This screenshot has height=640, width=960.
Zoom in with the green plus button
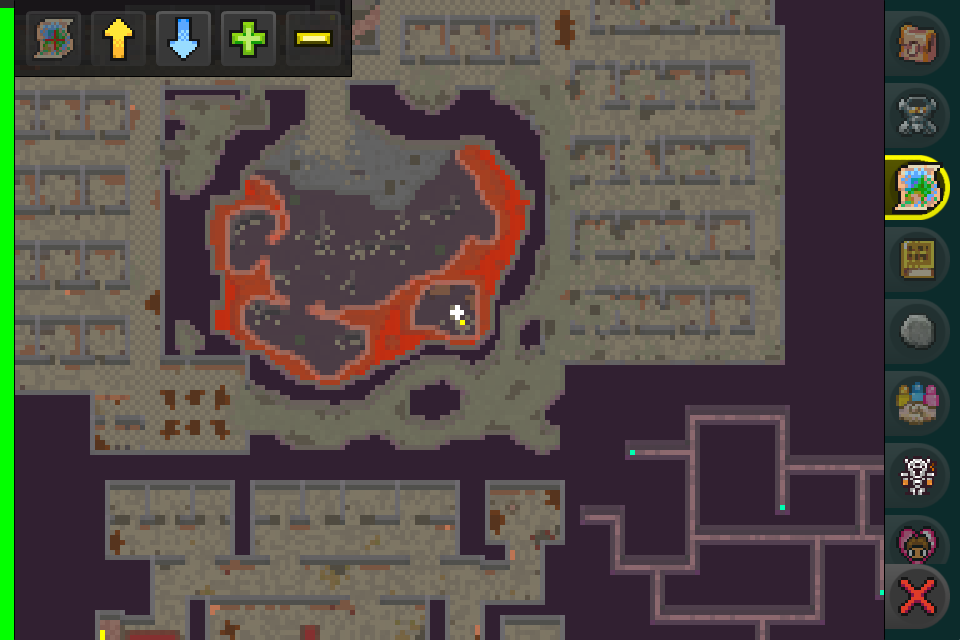coord(248,39)
